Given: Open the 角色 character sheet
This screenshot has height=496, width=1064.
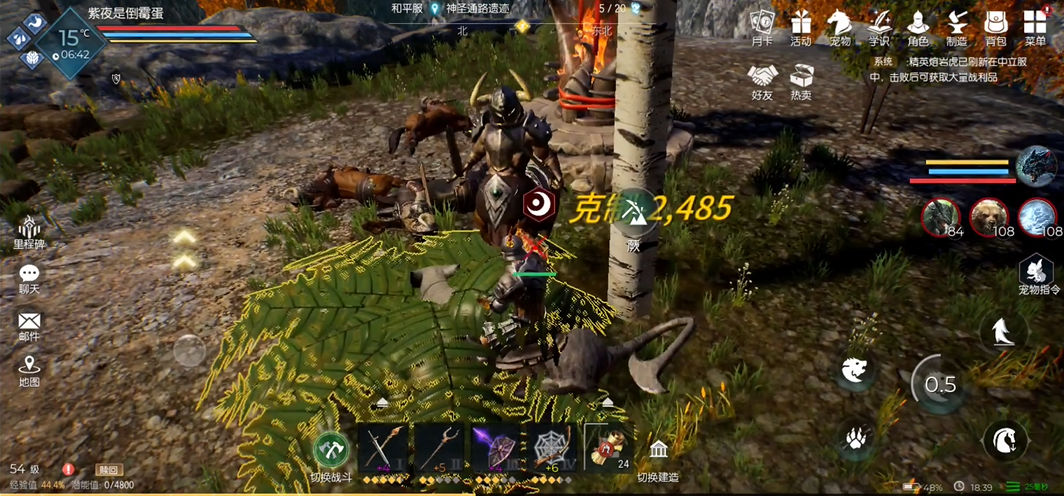Looking at the screenshot, I should 918,26.
